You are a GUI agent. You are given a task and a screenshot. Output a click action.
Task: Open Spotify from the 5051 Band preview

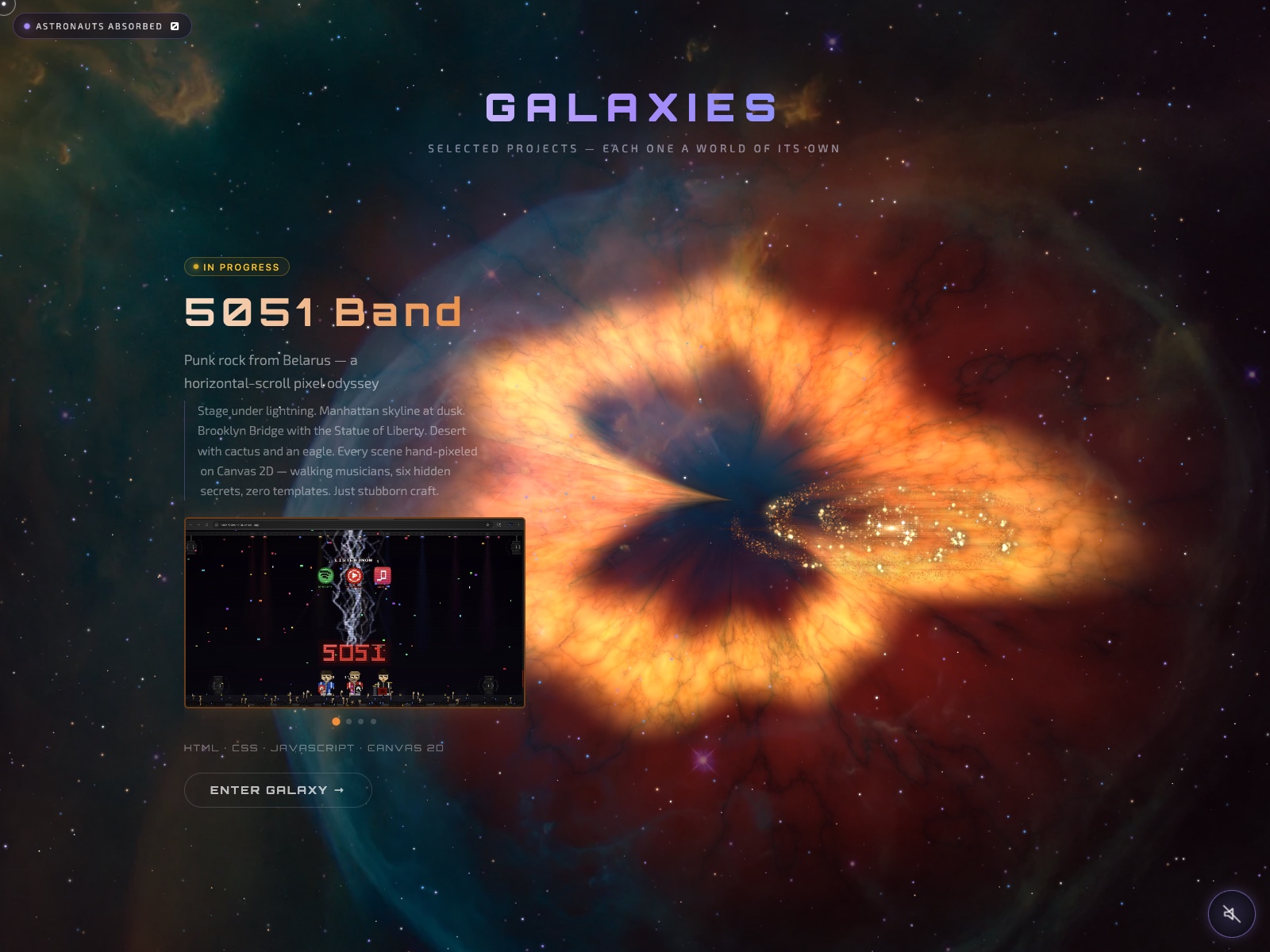coord(325,577)
